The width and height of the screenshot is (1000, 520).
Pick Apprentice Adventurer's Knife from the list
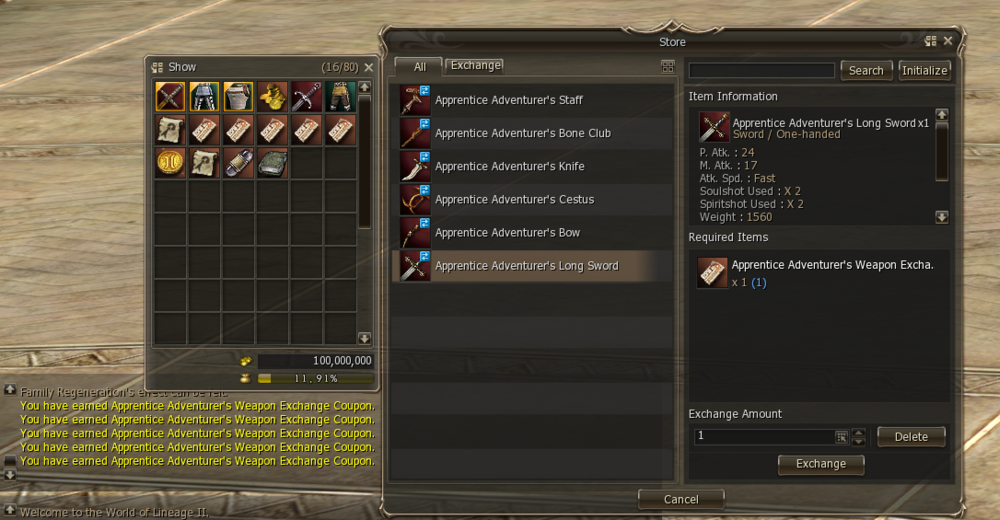point(509,166)
